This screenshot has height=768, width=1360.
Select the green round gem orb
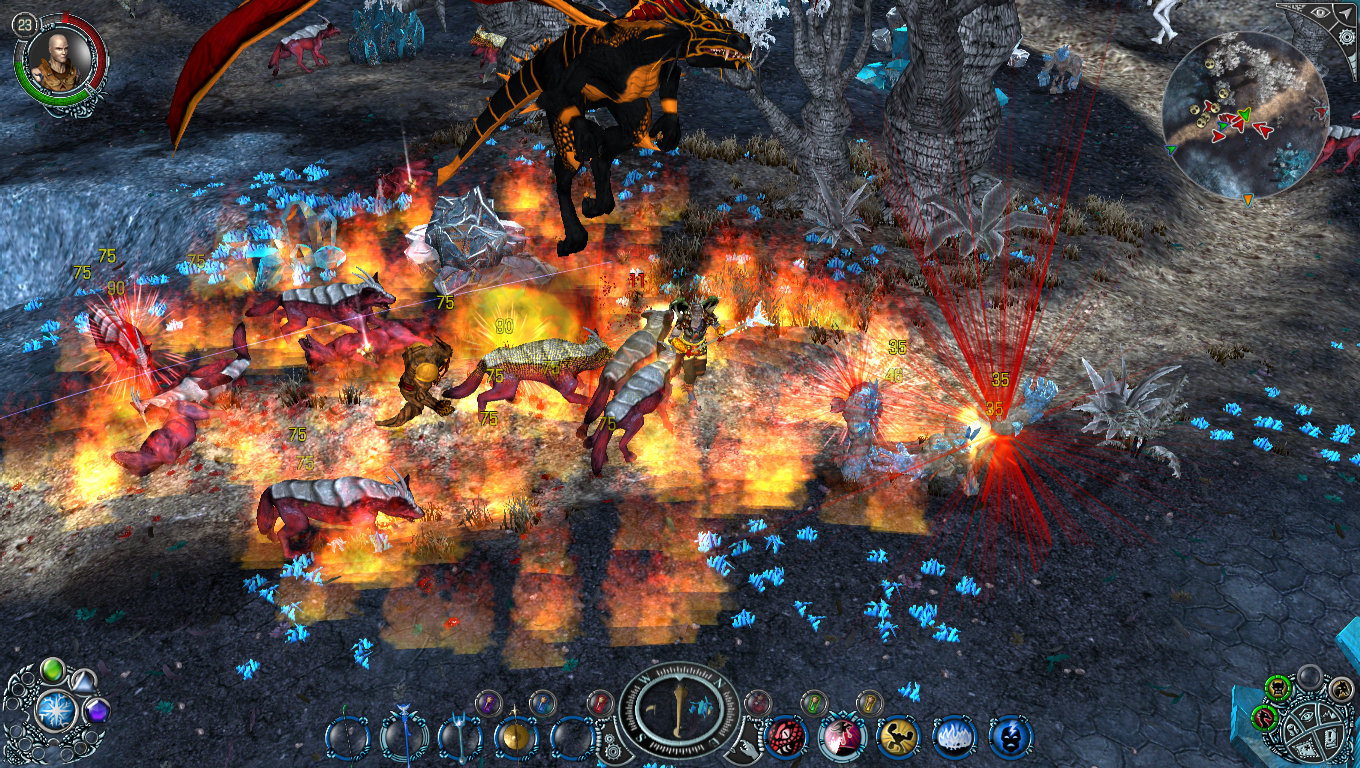pyautogui.click(x=53, y=669)
